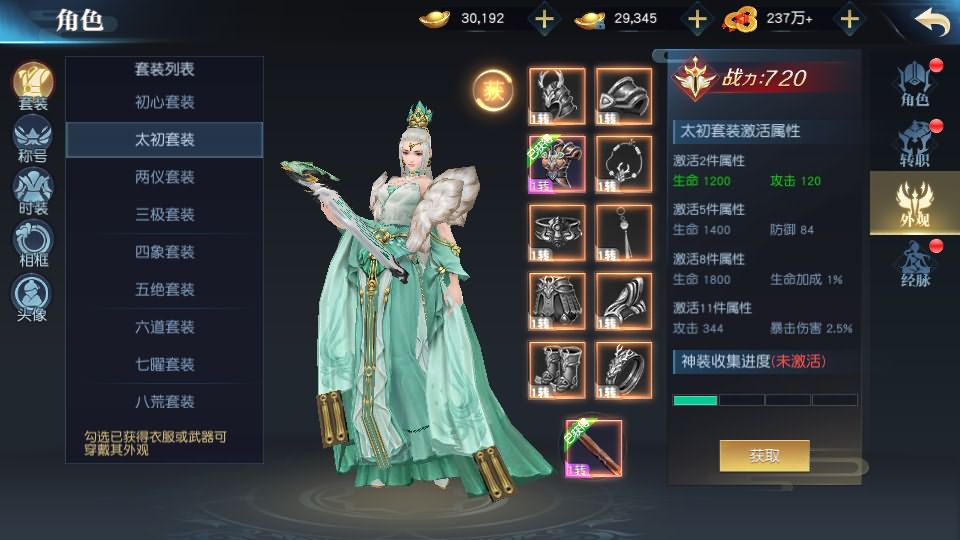Image resolution: width=960 pixels, height=540 pixels.
Task: Select the helmet equipment slot
Action: click(556, 96)
